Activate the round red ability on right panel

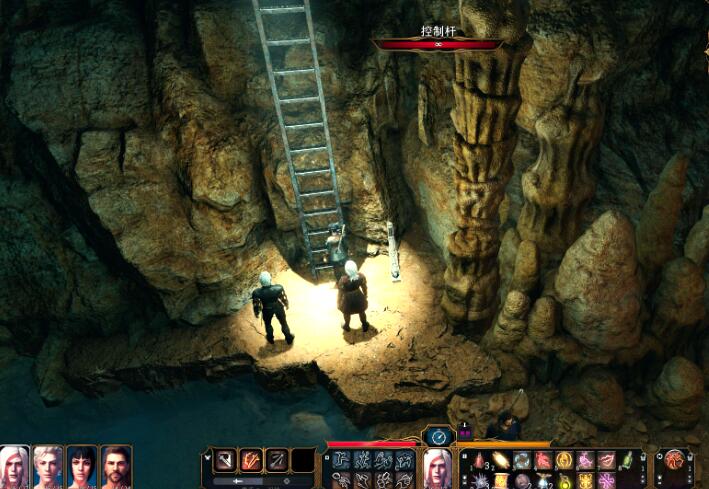(x=676, y=461)
